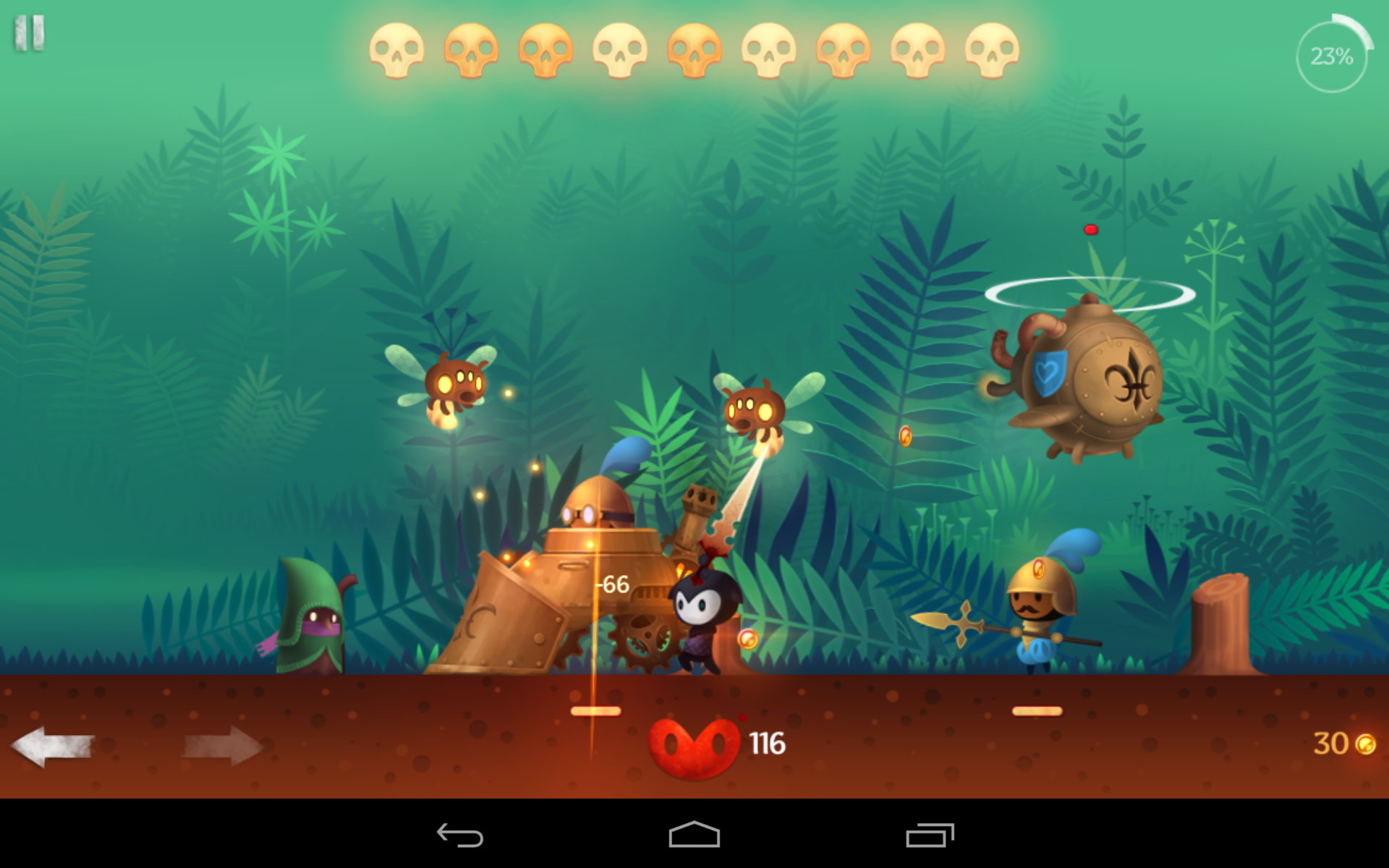
Task: Tap the gold coin icon next to 30
Action: point(1366,745)
